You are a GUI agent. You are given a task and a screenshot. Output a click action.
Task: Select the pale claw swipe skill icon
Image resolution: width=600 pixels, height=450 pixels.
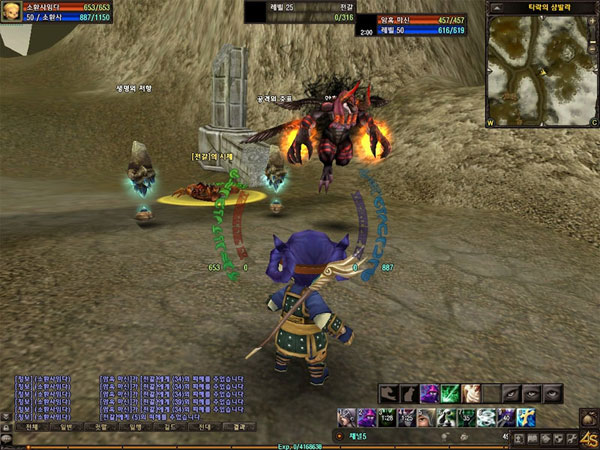470,393
